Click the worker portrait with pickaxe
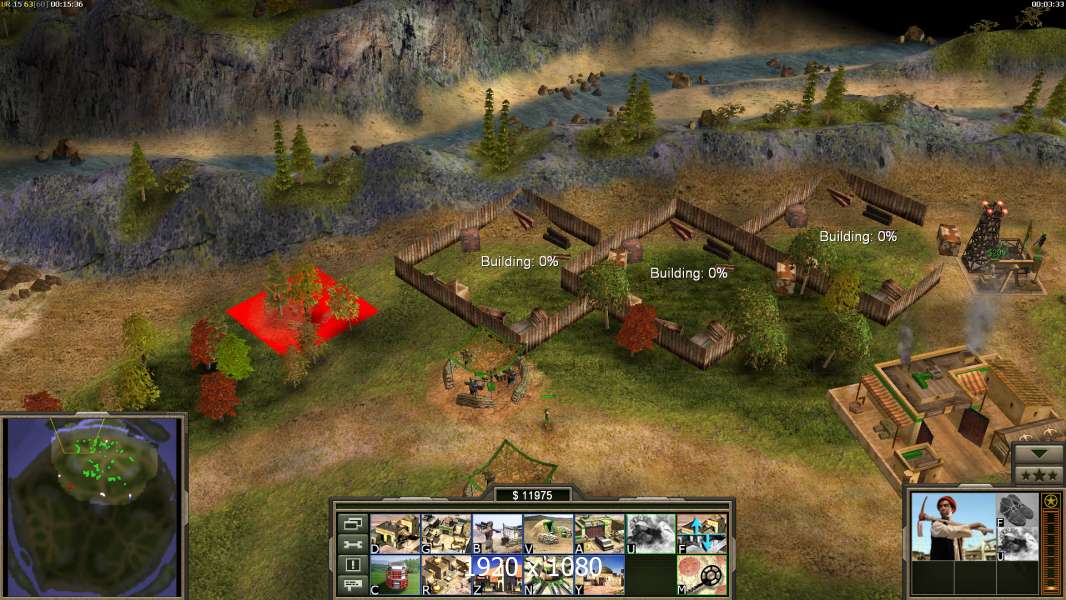1066x600 pixels. click(953, 526)
